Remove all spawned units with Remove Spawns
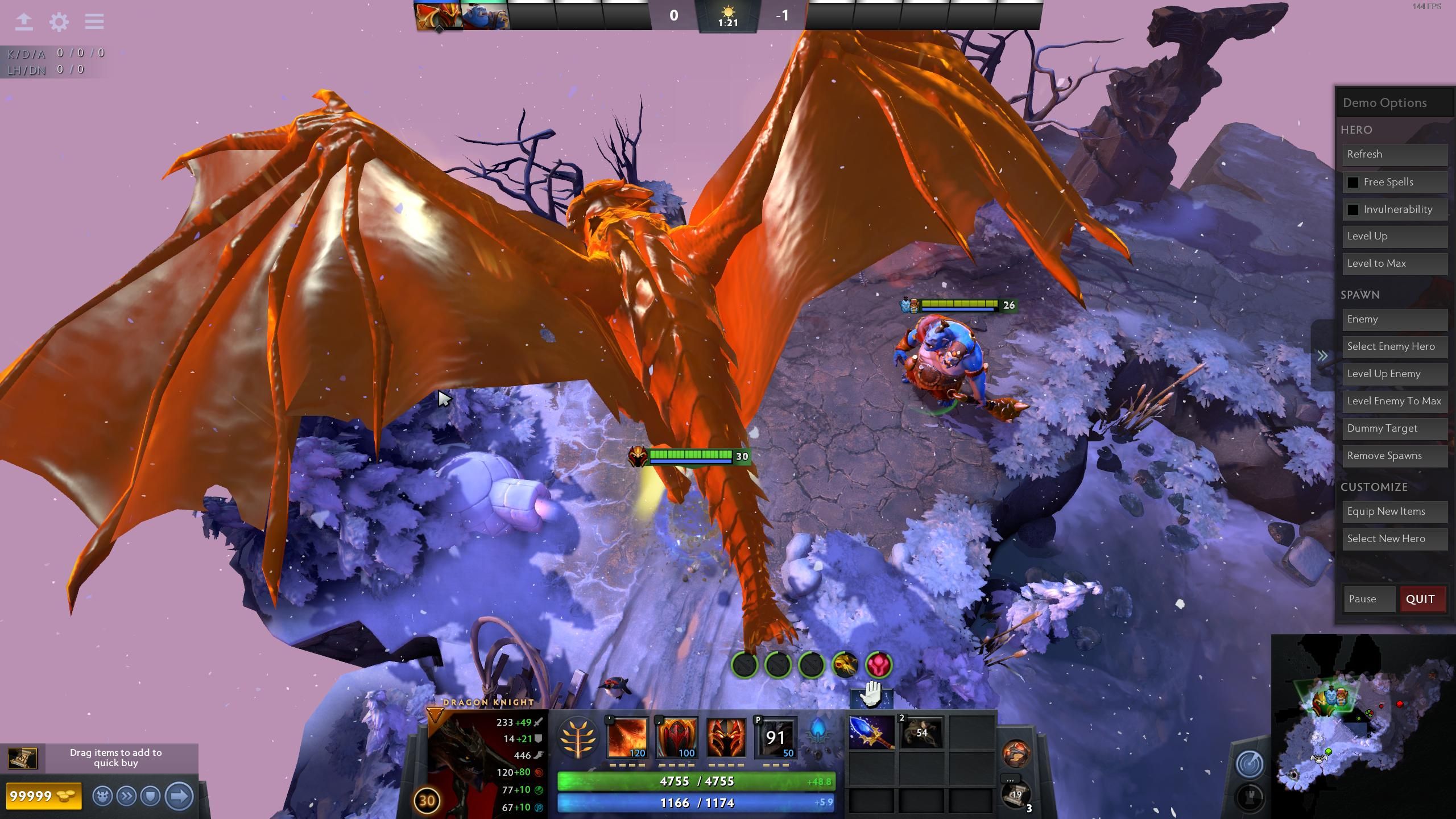Screen dimensions: 1456x819 click(1394, 456)
